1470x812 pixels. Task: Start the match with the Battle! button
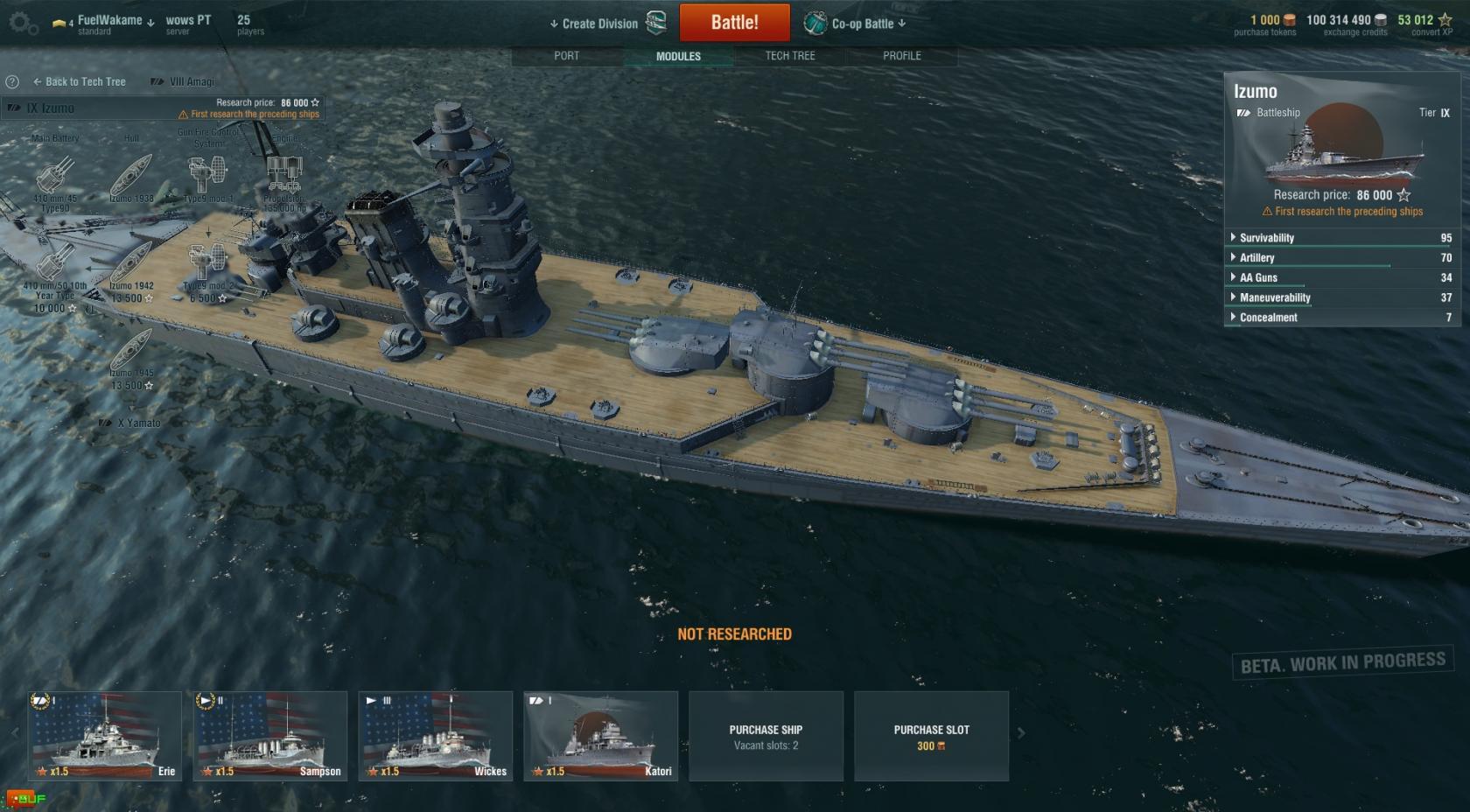734,23
